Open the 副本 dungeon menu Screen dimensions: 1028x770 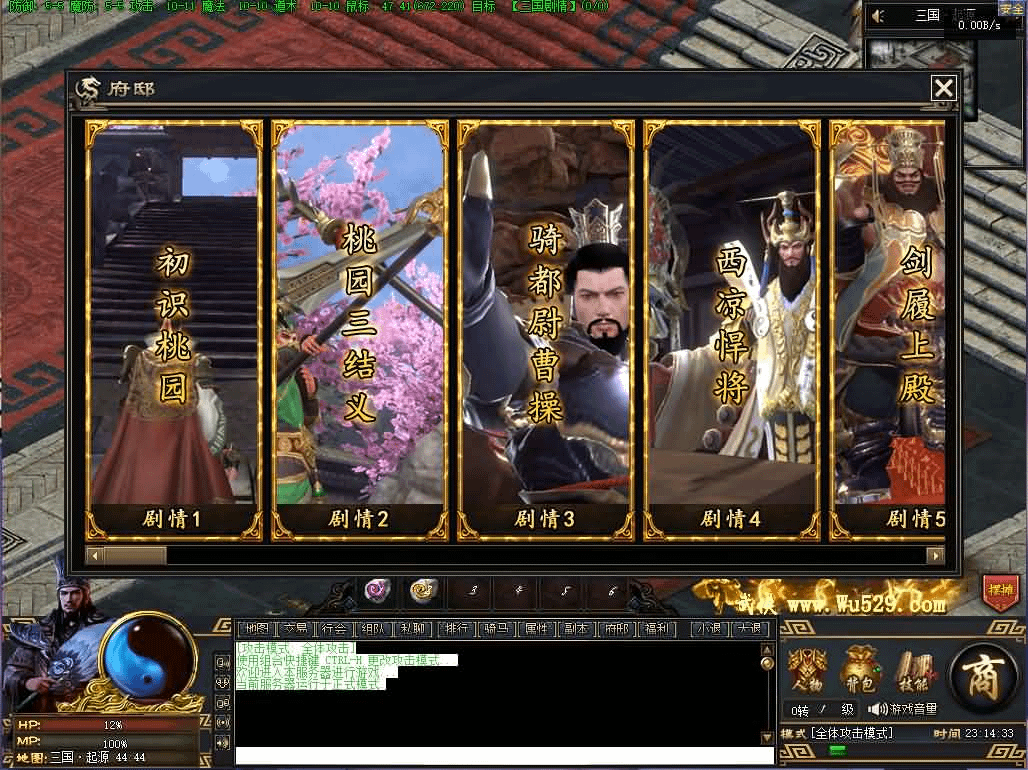pyautogui.click(x=575, y=629)
